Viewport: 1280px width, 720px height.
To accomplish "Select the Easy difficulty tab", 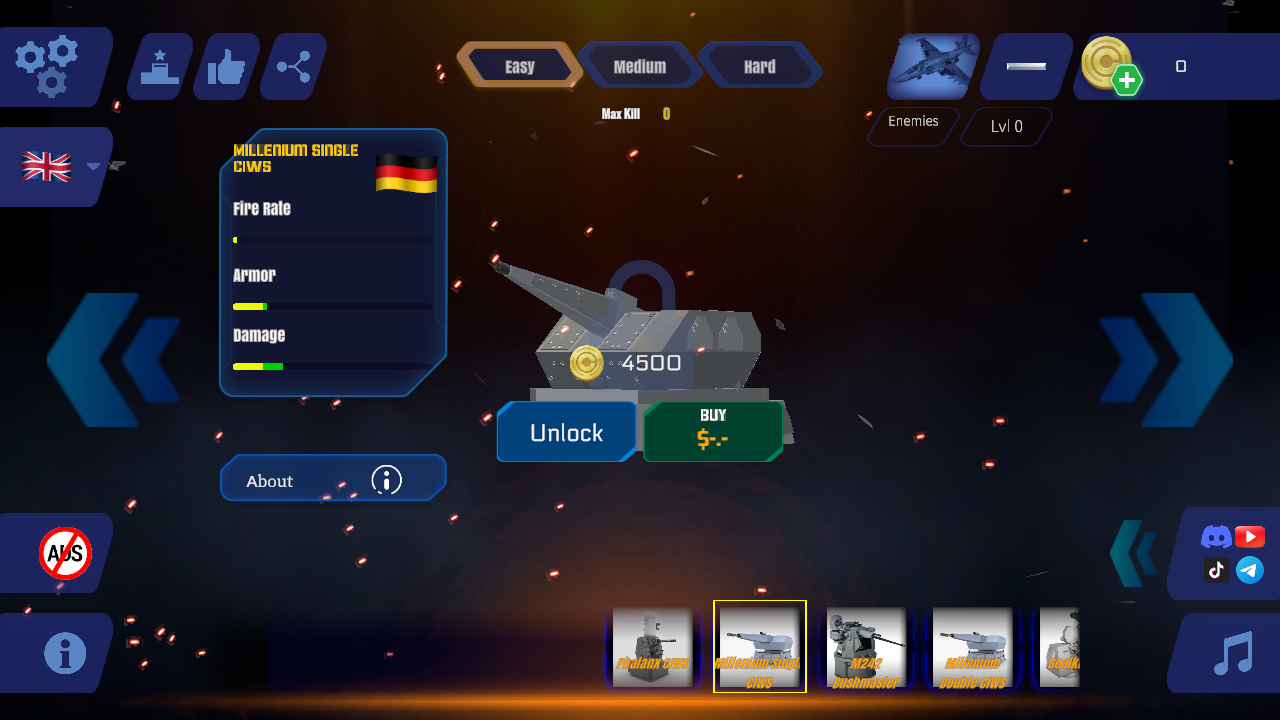I will (x=519, y=66).
